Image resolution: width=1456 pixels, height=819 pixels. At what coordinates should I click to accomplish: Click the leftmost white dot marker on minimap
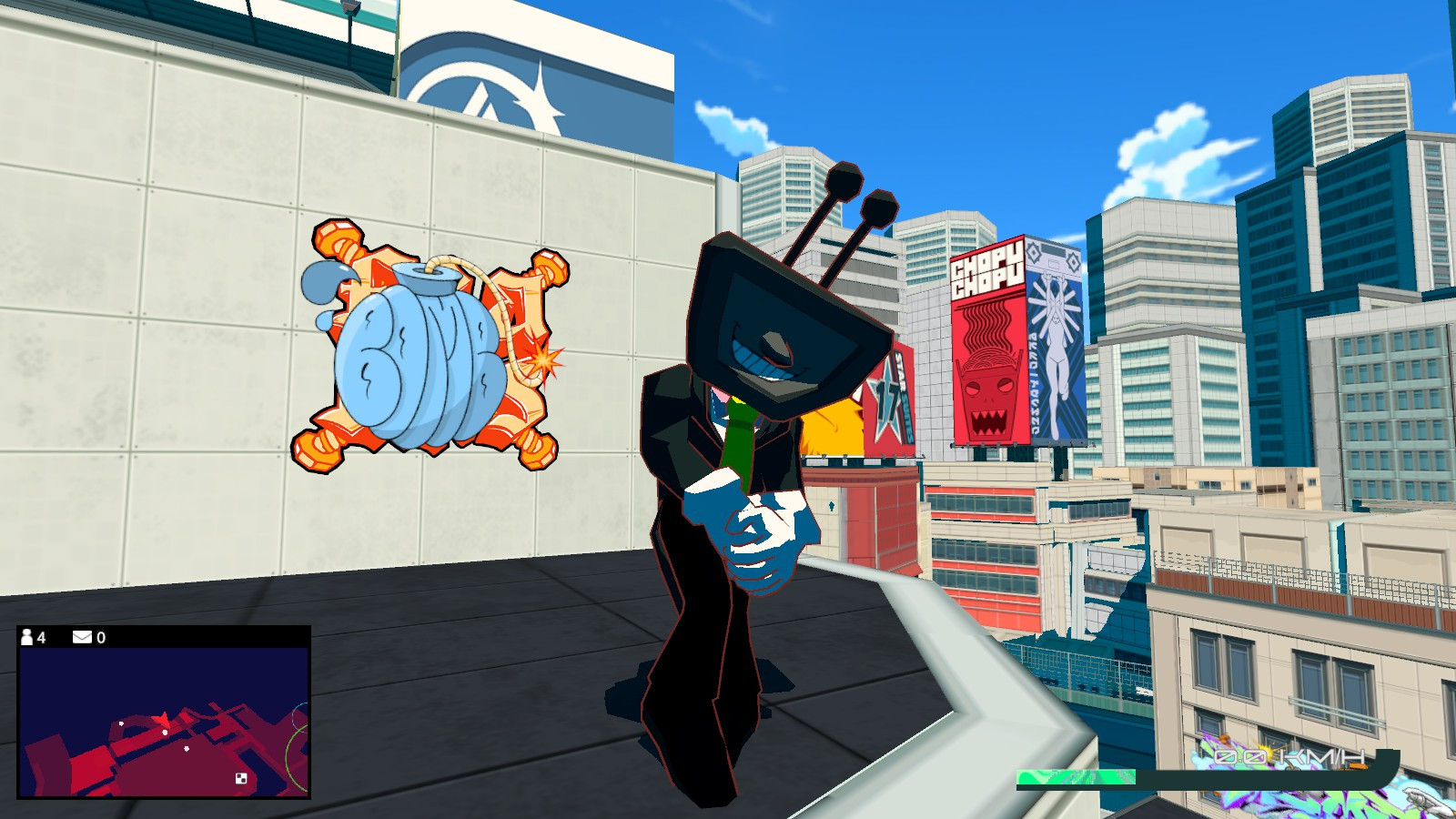click(121, 723)
